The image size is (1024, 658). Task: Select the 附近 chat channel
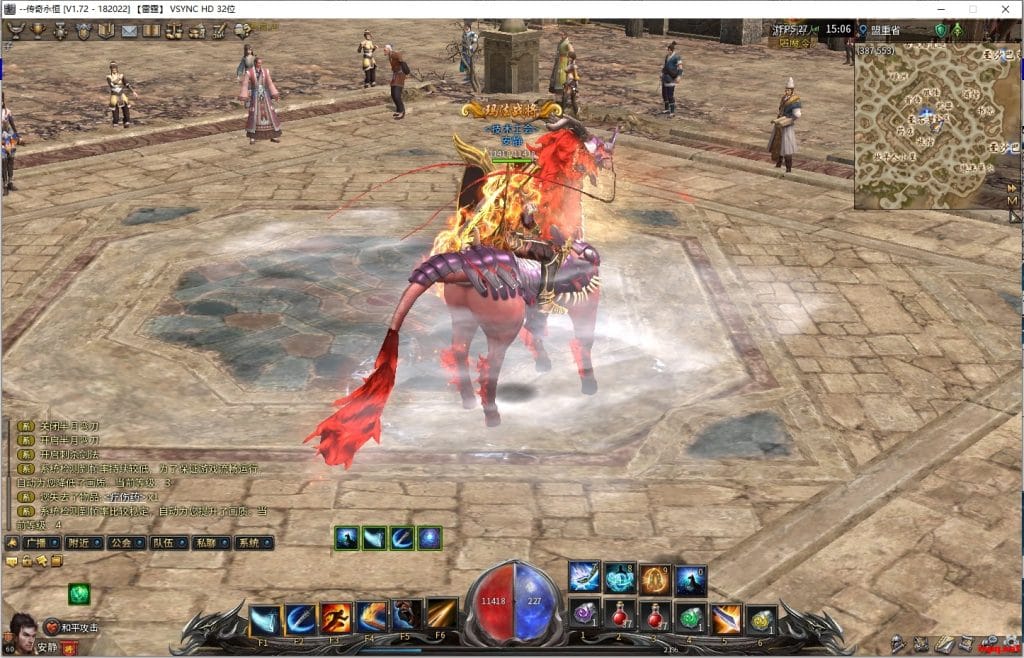77,543
